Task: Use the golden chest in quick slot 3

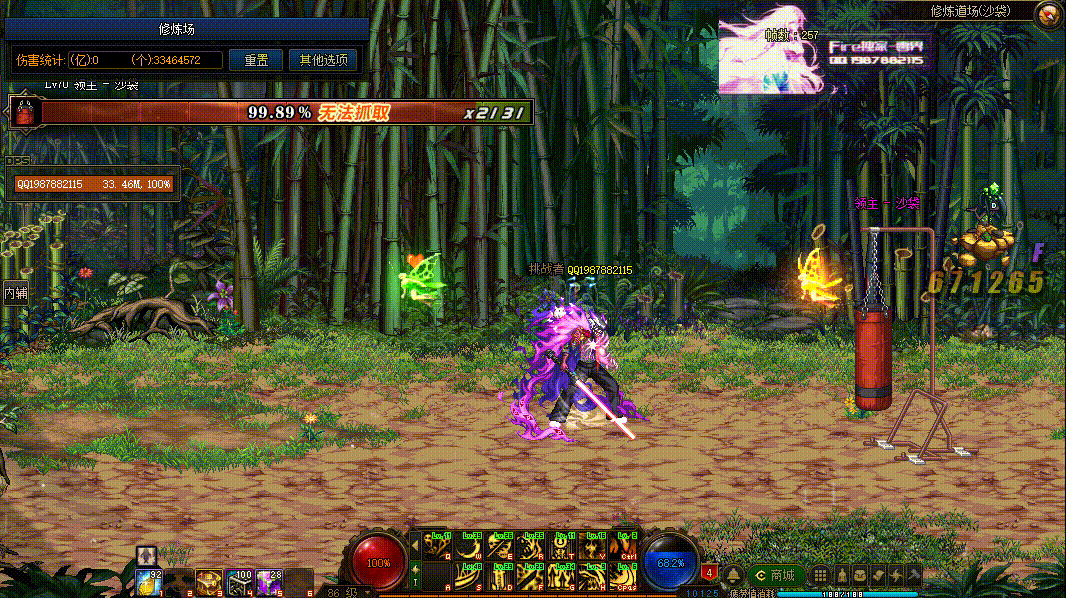Action: click(208, 580)
